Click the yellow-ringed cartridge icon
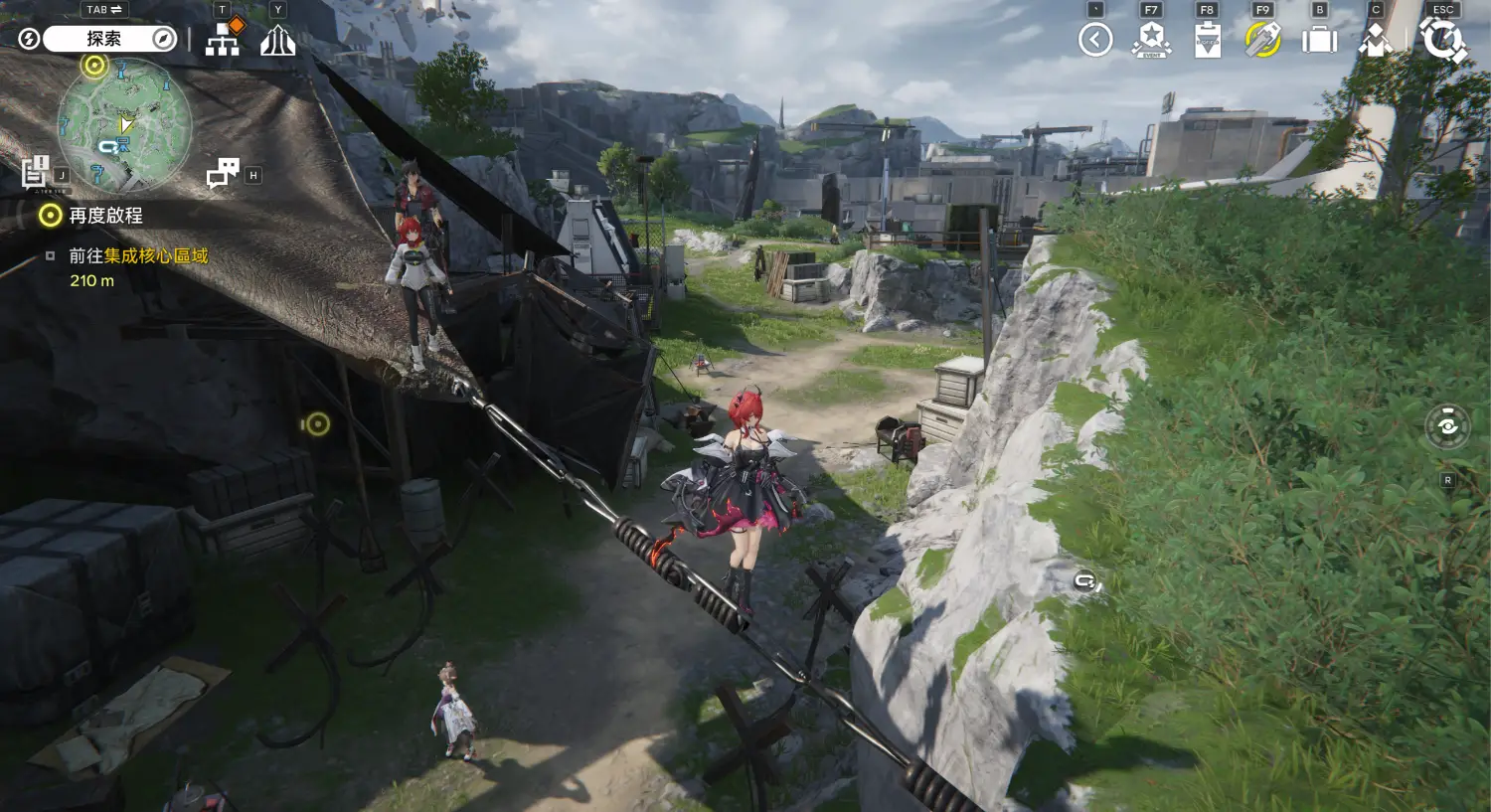 [1262, 40]
